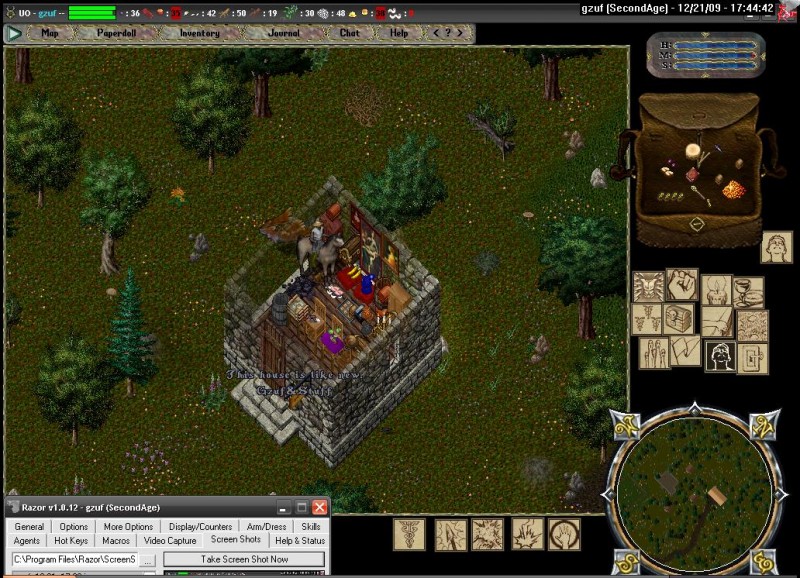Viewport: 800px width, 578px height.
Task: Switch to the Skills tab in Razor
Action: pyautogui.click(x=311, y=527)
